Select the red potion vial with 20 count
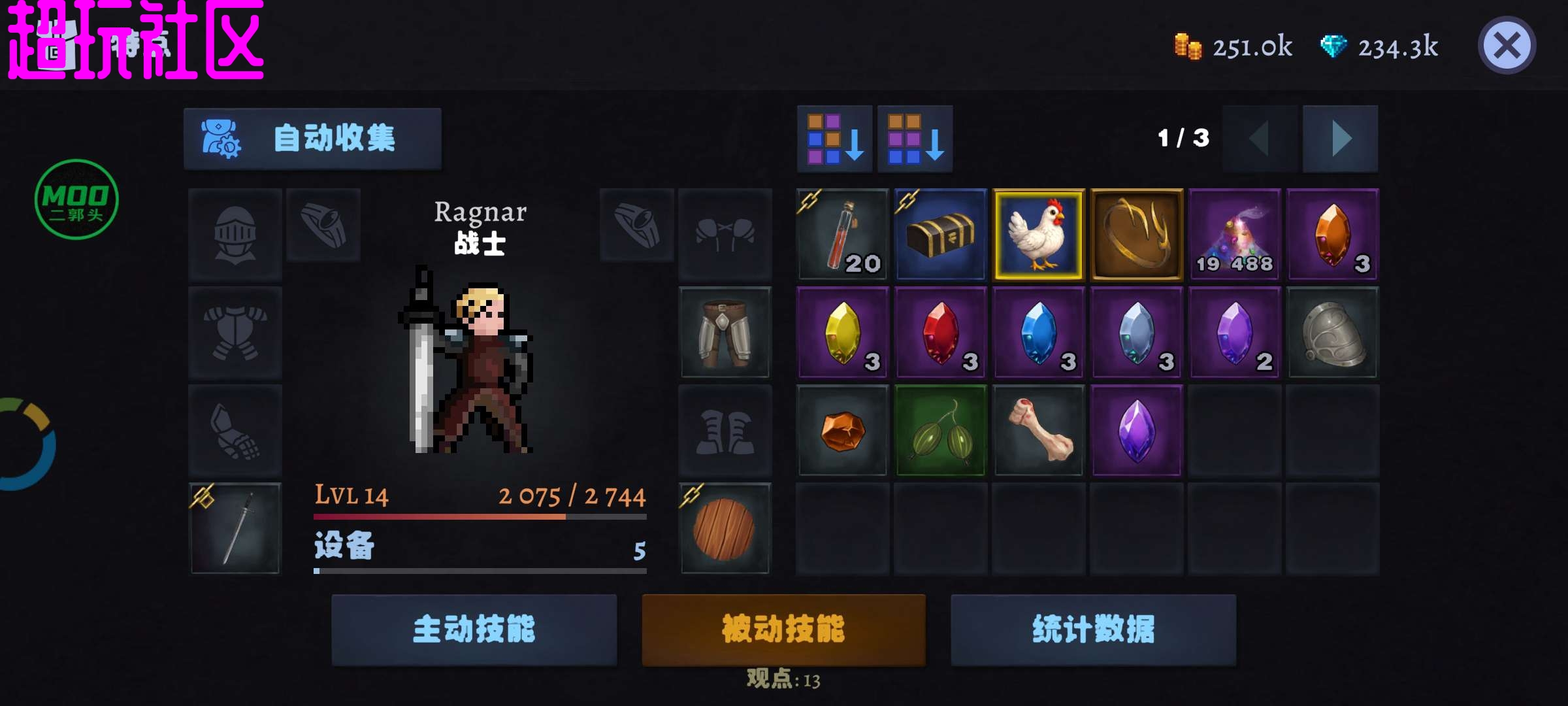 pos(843,235)
